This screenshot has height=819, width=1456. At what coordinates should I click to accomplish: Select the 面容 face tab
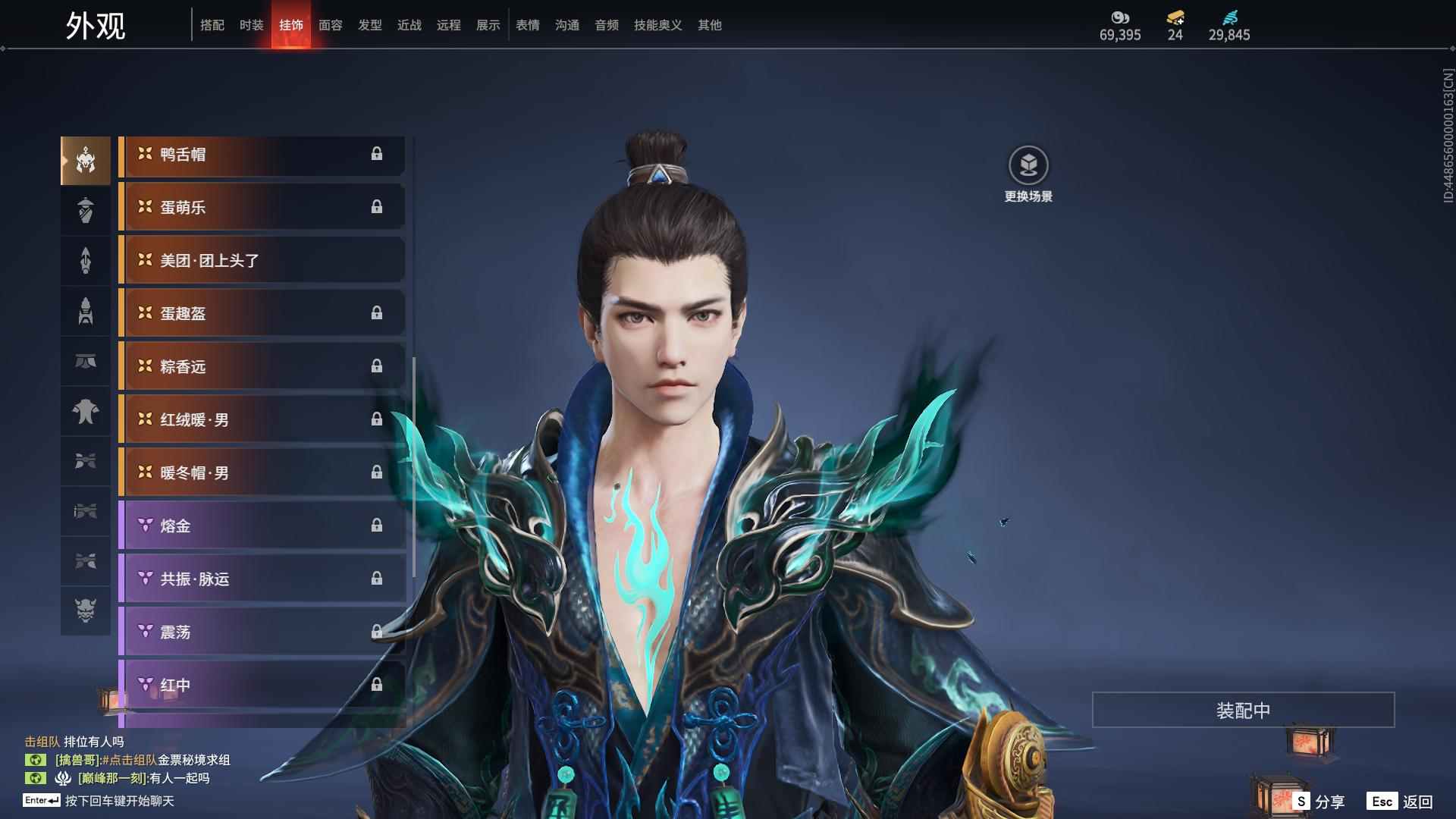tap(331, 25)
